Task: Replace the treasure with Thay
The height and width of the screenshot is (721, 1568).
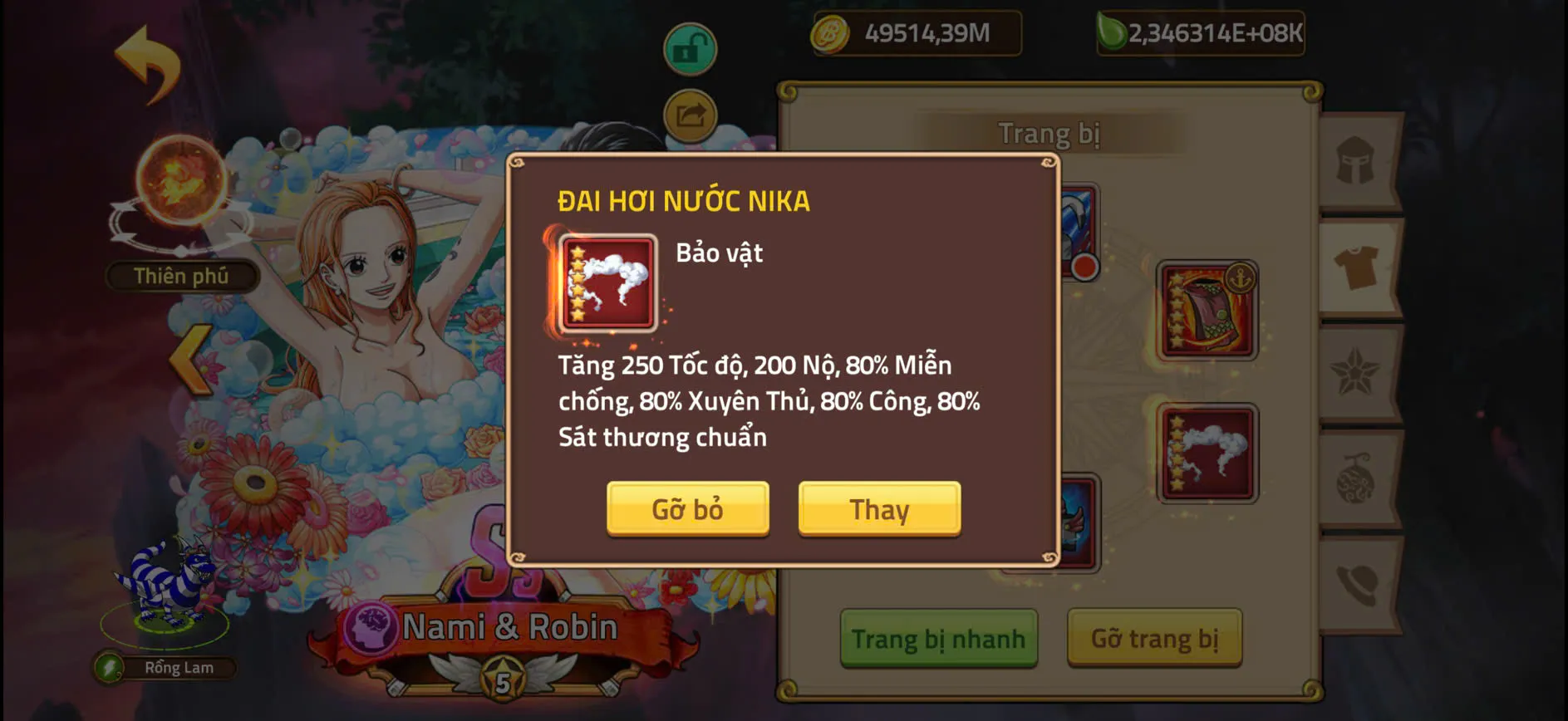Action: pos(879,508)
